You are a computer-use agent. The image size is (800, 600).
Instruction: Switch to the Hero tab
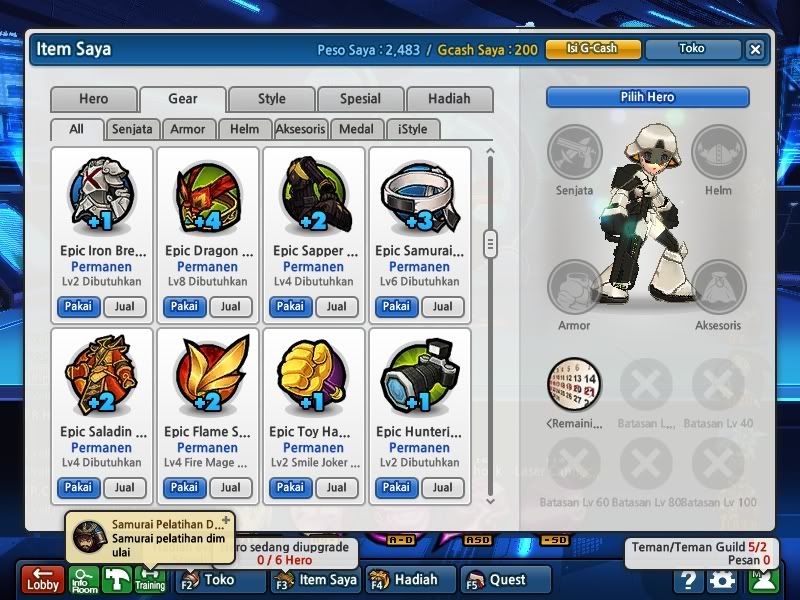click(x=93, y=99)
